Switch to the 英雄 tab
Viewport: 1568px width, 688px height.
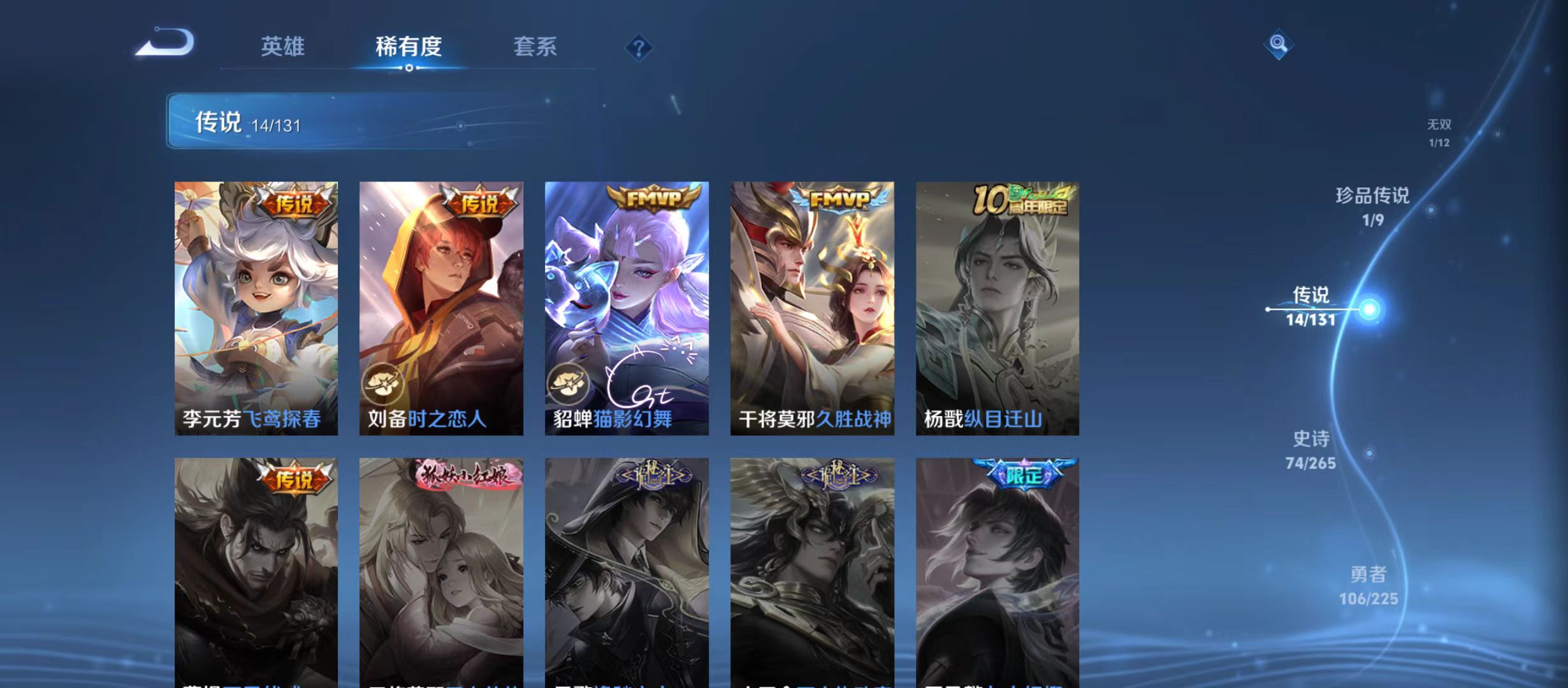tap(283, 47)
